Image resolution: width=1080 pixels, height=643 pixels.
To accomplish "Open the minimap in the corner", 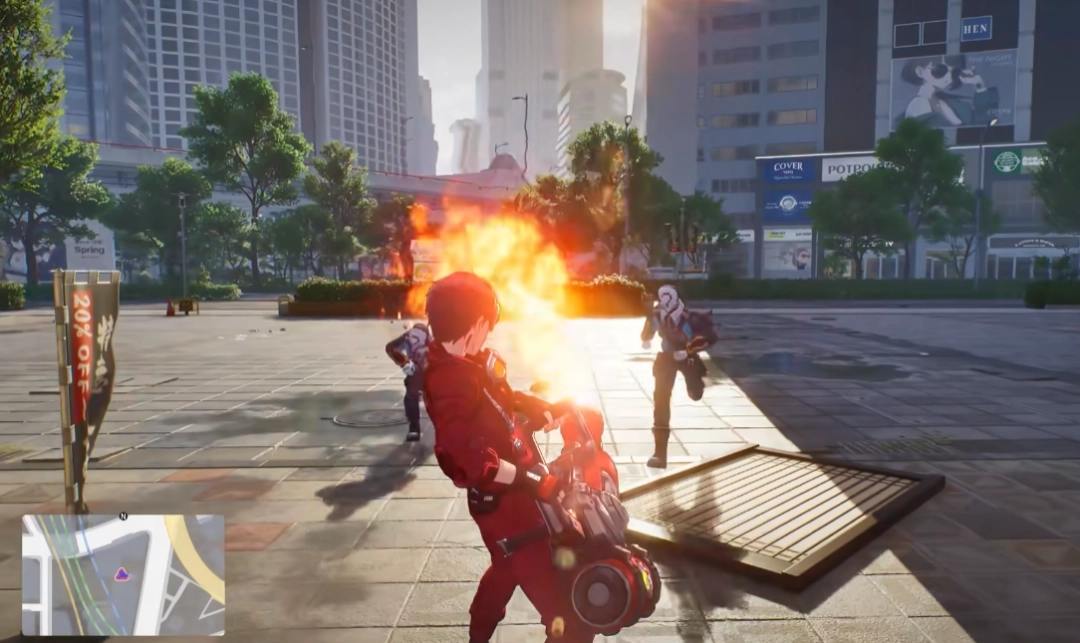I will click(x=123, y=575).
